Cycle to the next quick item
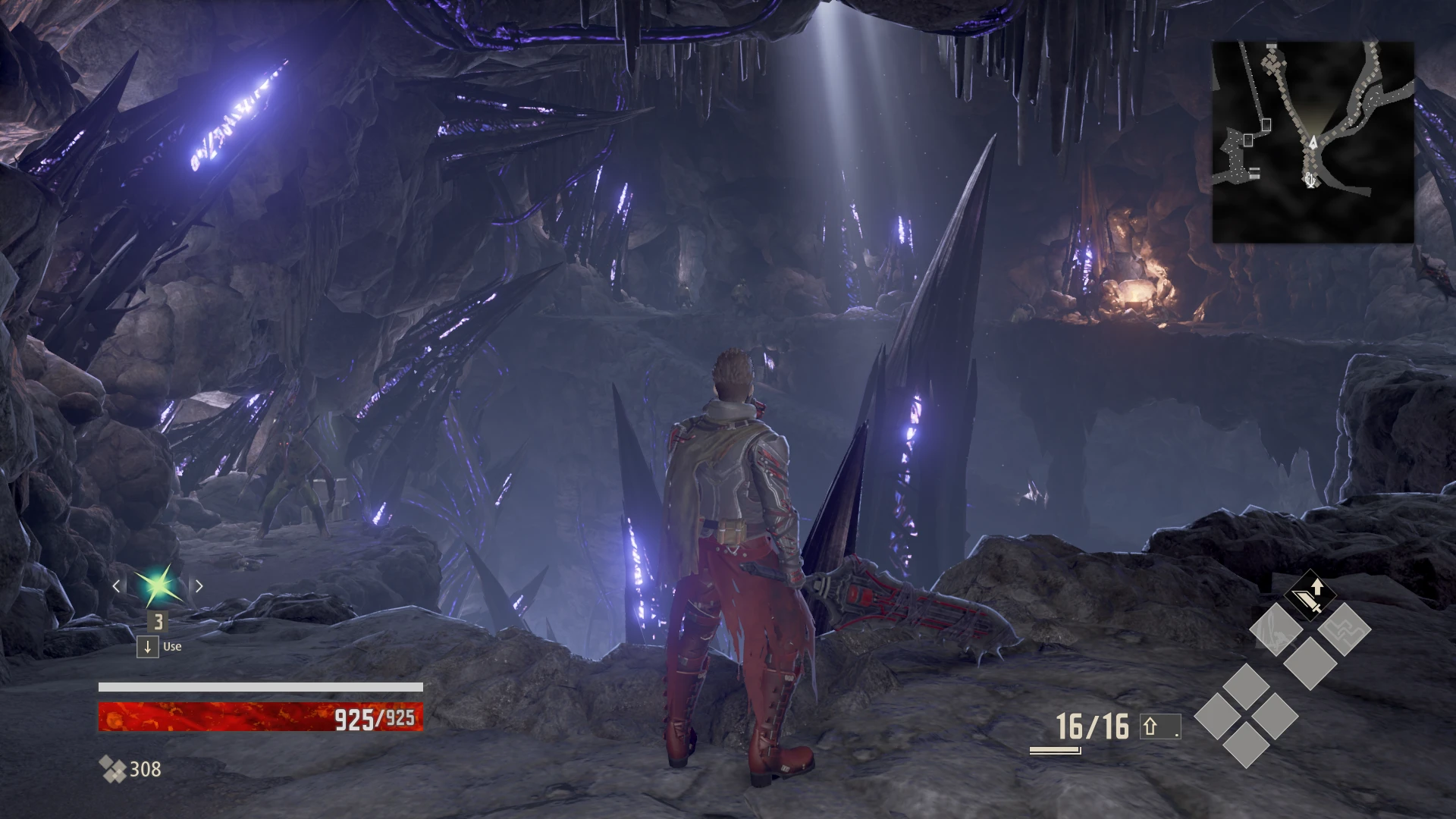The image size is (1456, 819). pos(199,586)
